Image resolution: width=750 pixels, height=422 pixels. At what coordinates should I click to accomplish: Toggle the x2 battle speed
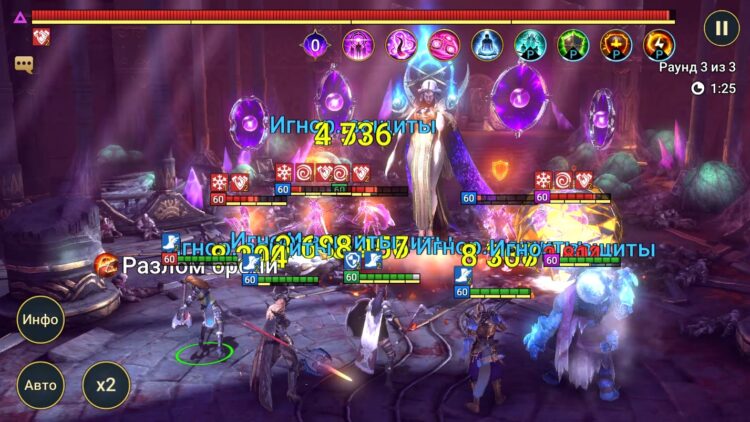pyautogui.click(x=106, y=385)
